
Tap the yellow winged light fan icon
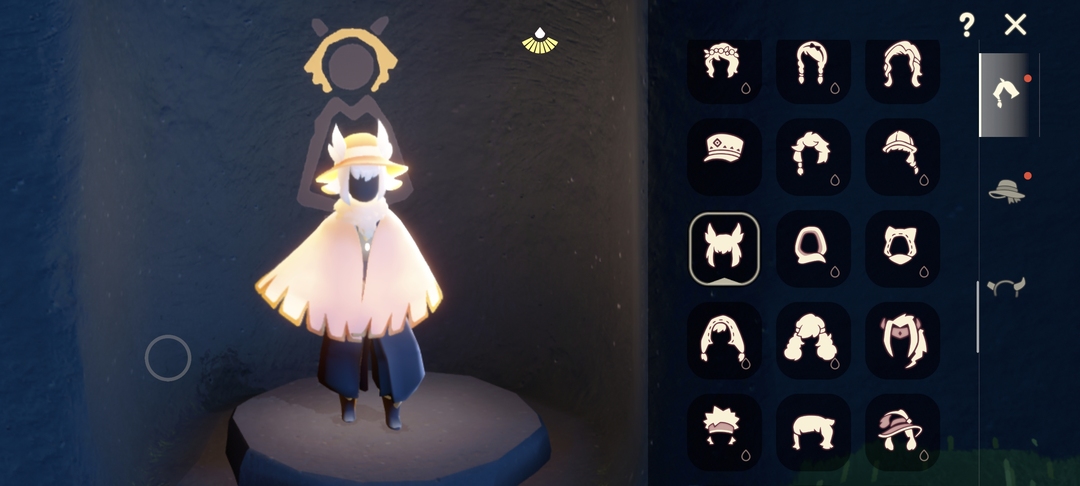(540, 41)
